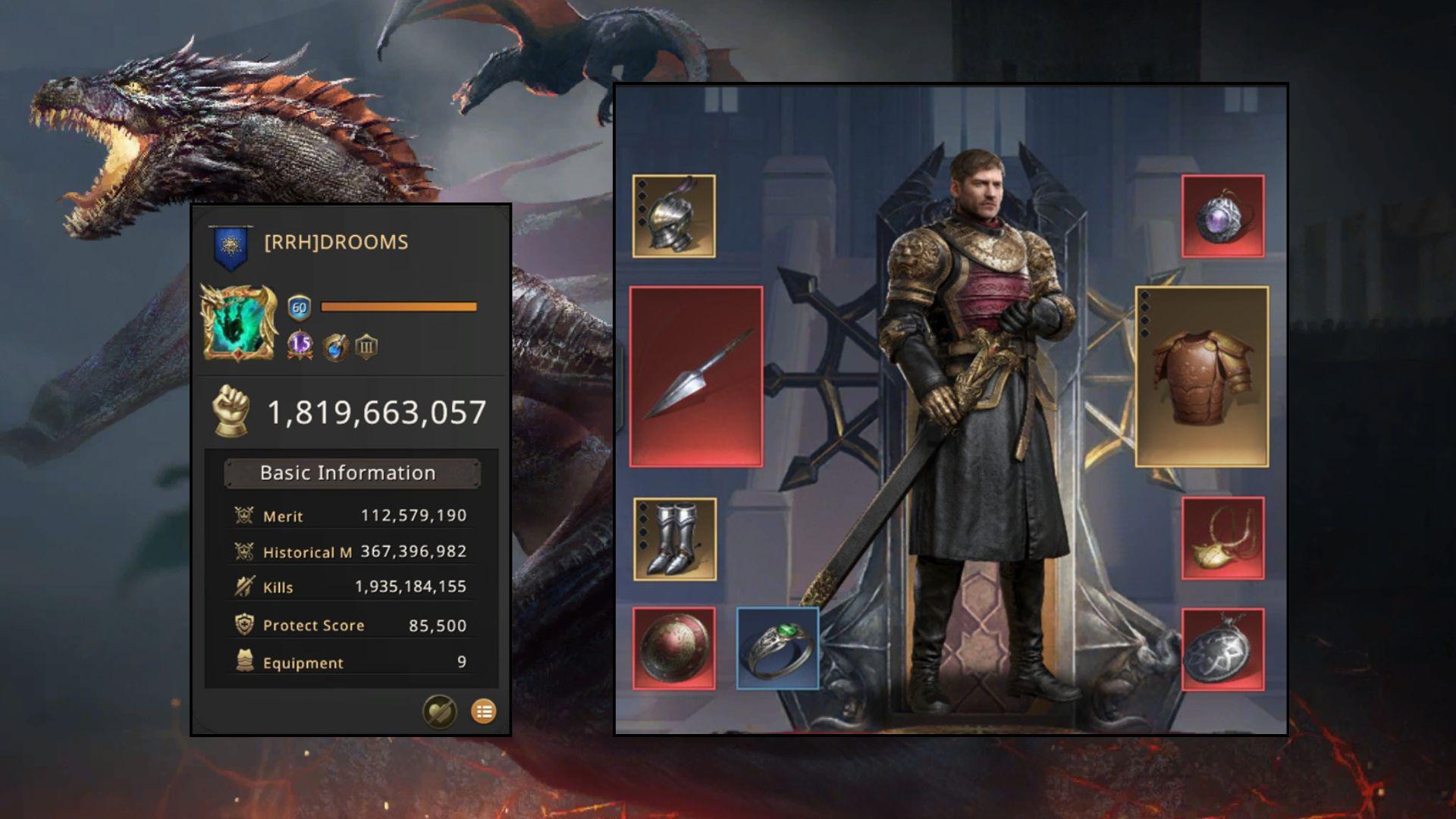Select the purple level 15 badge
This screenshot has height=819, width=1456.
[x=300, y=346]
